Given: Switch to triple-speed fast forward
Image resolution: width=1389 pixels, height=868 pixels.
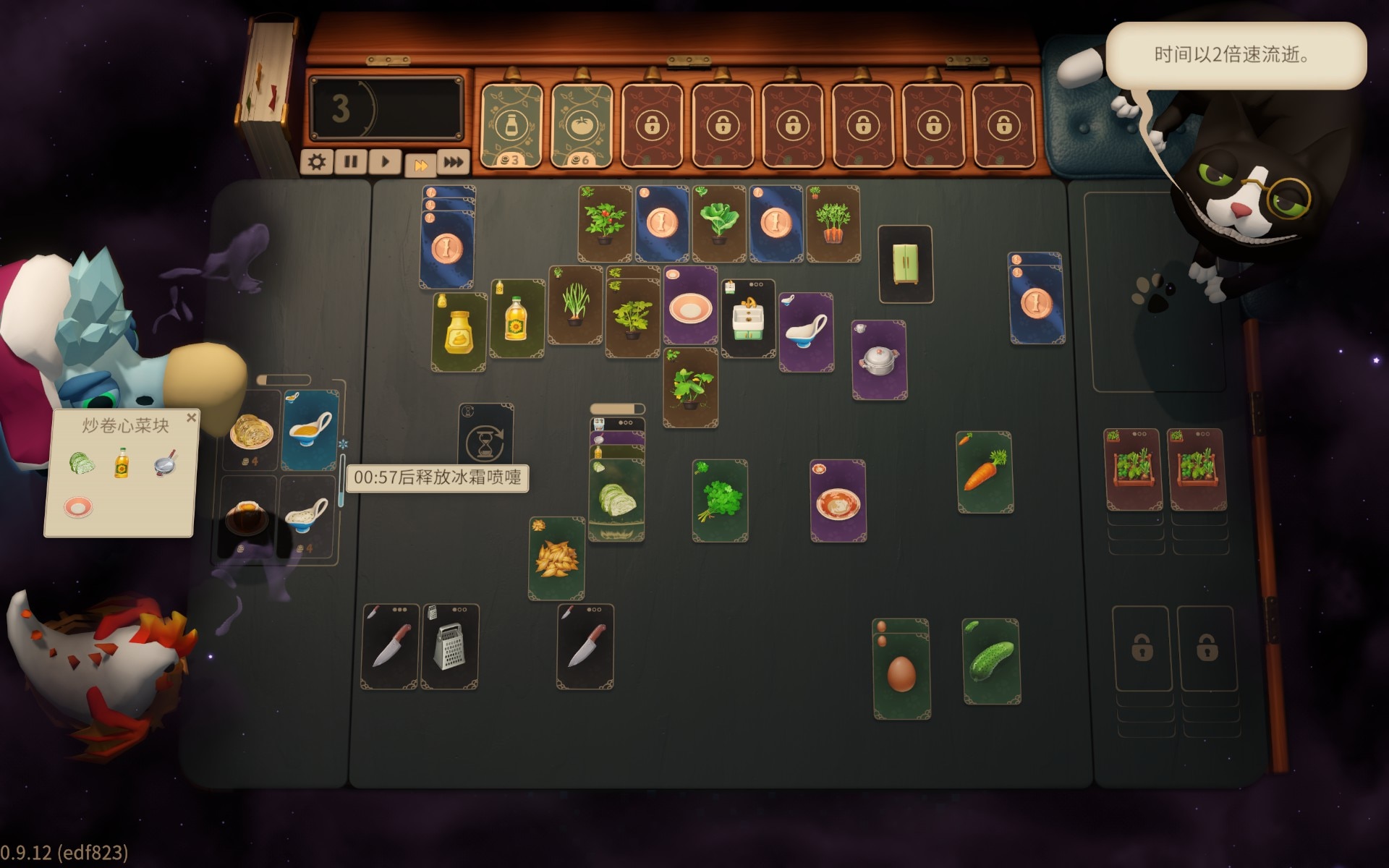Looking at the screenshot, I should [x=454, y=162].
